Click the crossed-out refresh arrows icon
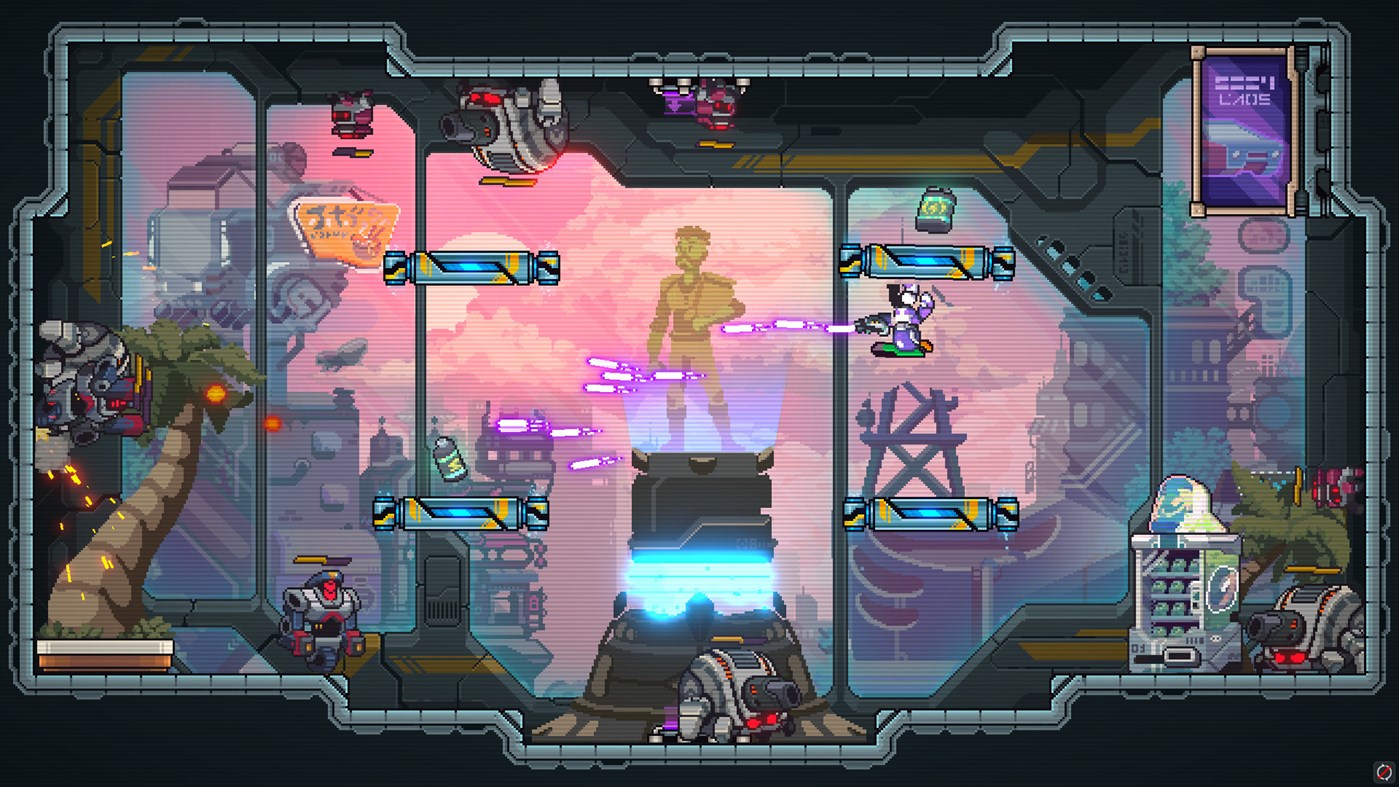1399x787 pixels. 1383,771
